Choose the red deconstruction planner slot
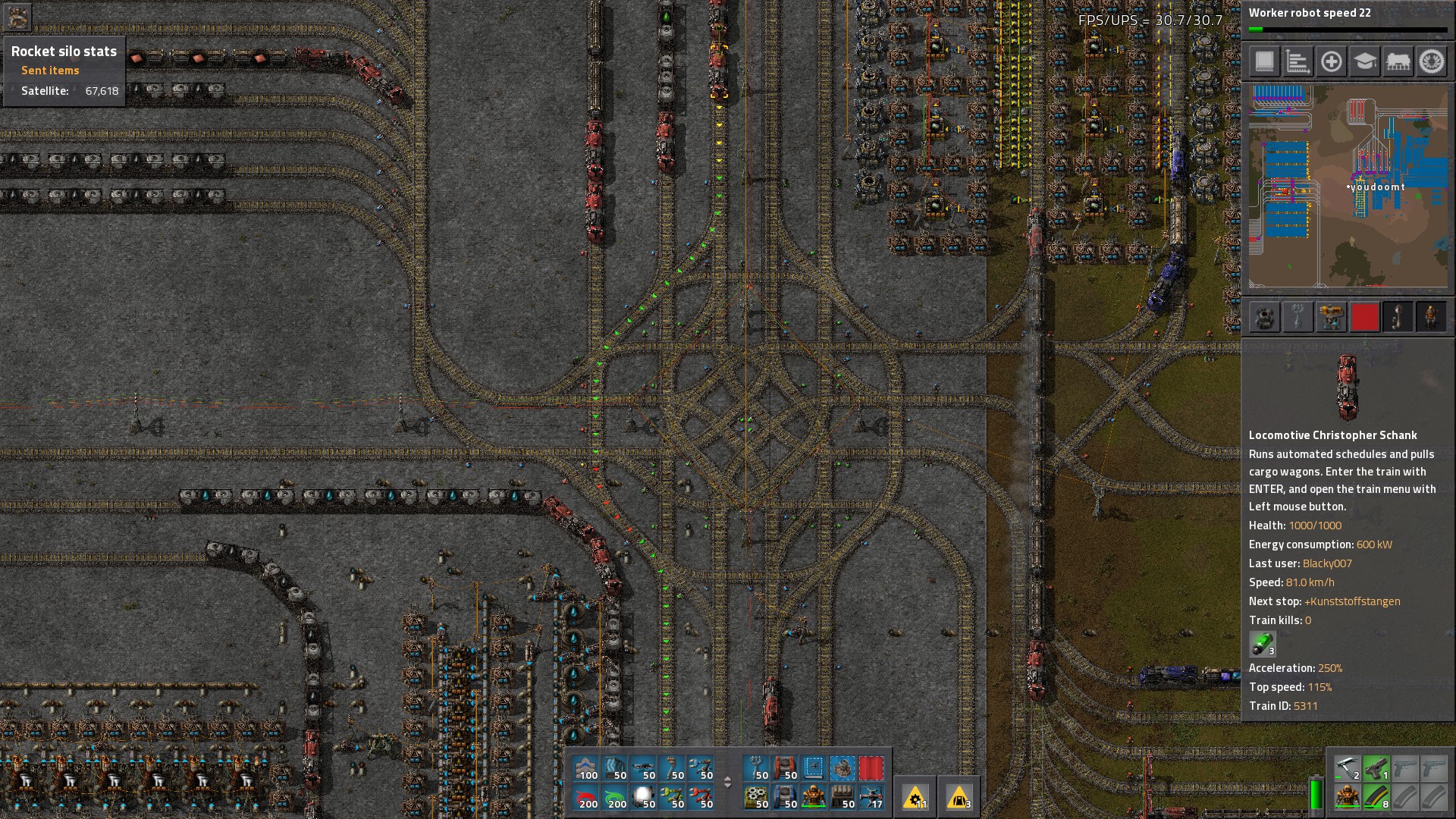This screenshot has width=1456, height=819. tap(871, 768)
